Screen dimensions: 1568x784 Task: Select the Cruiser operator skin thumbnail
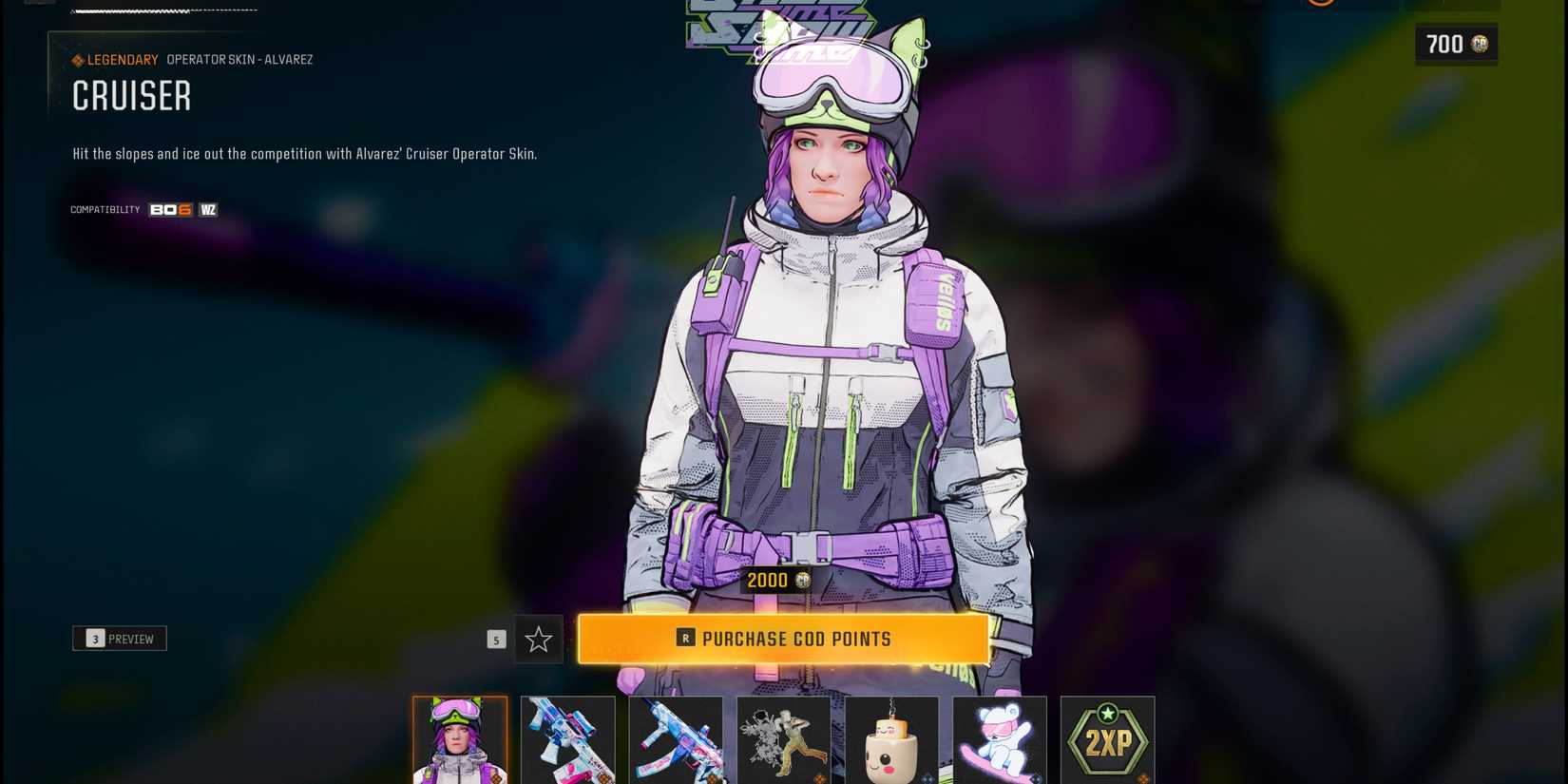[459, 741]
